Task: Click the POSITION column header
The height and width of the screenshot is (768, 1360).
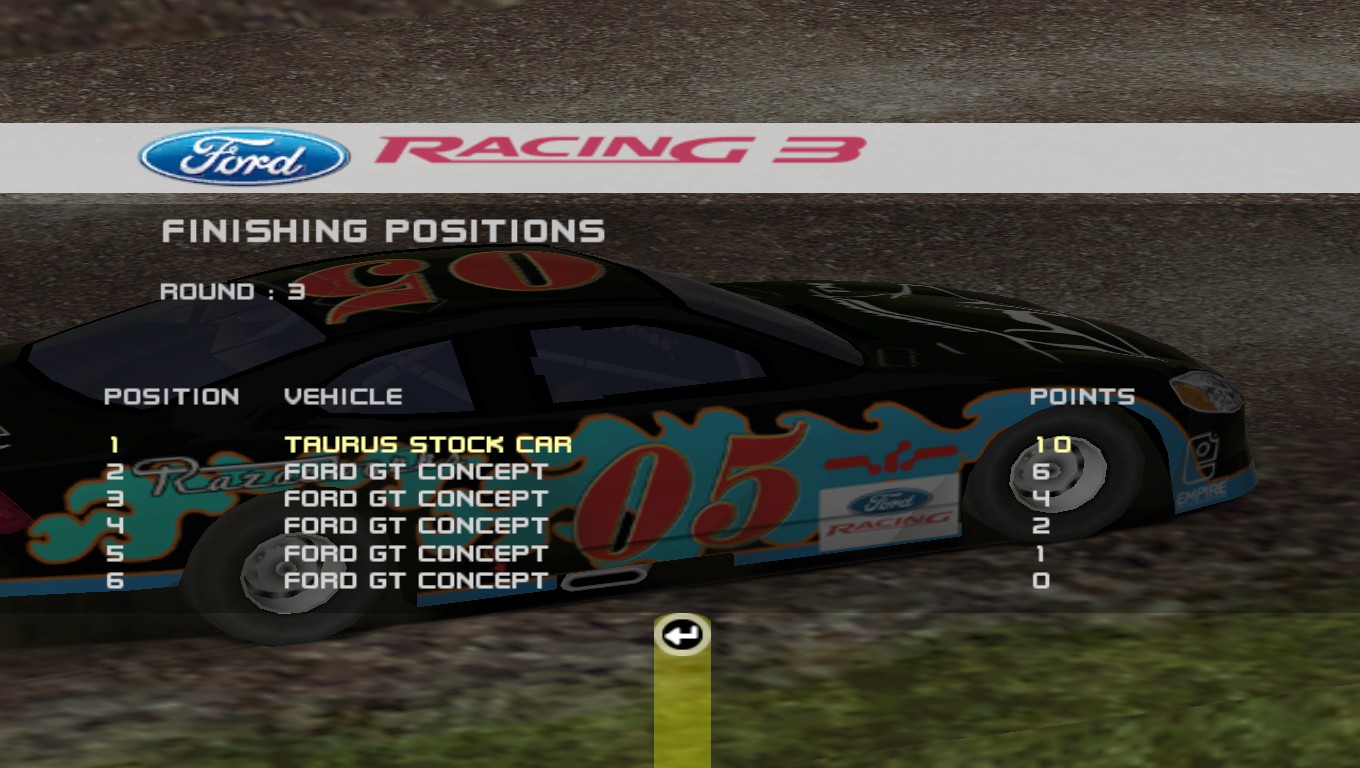Action: click(x=172, y=395)
